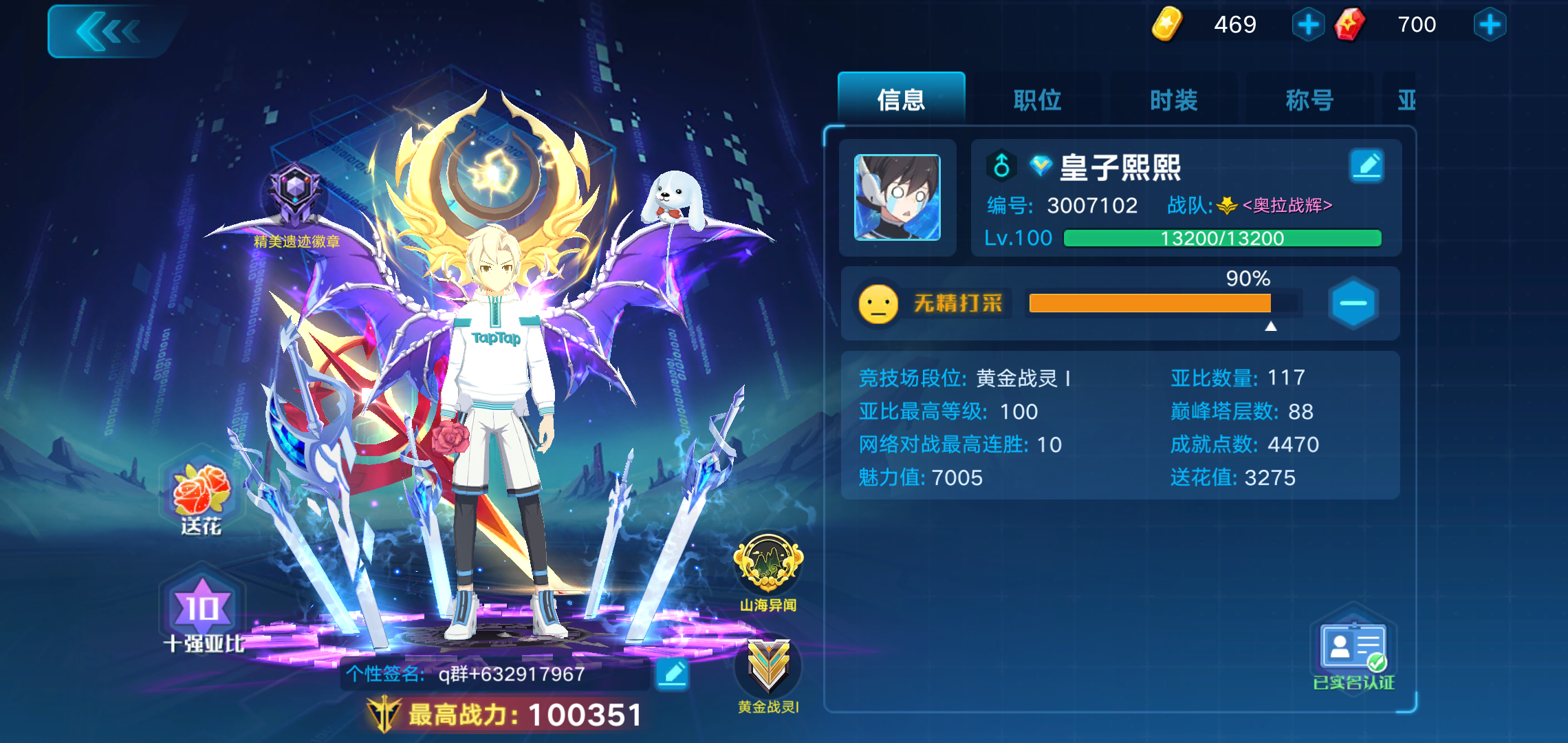The image size is (1568, 743).
Task: Open the 时装 fashion tab
Action: 1172,100
